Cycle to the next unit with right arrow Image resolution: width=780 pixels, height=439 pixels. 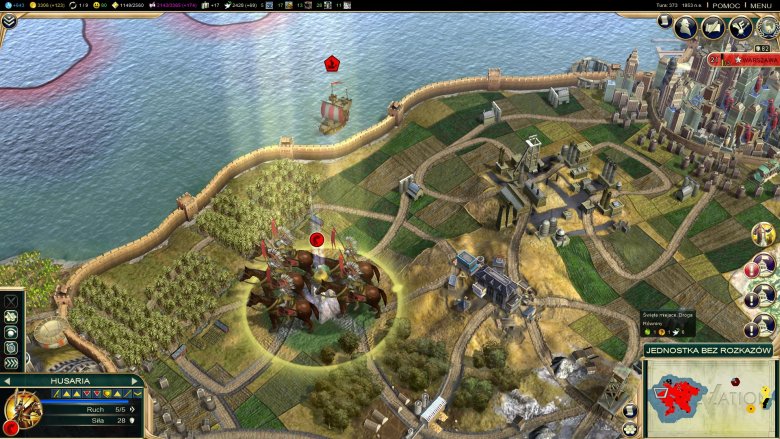(138, 381)
